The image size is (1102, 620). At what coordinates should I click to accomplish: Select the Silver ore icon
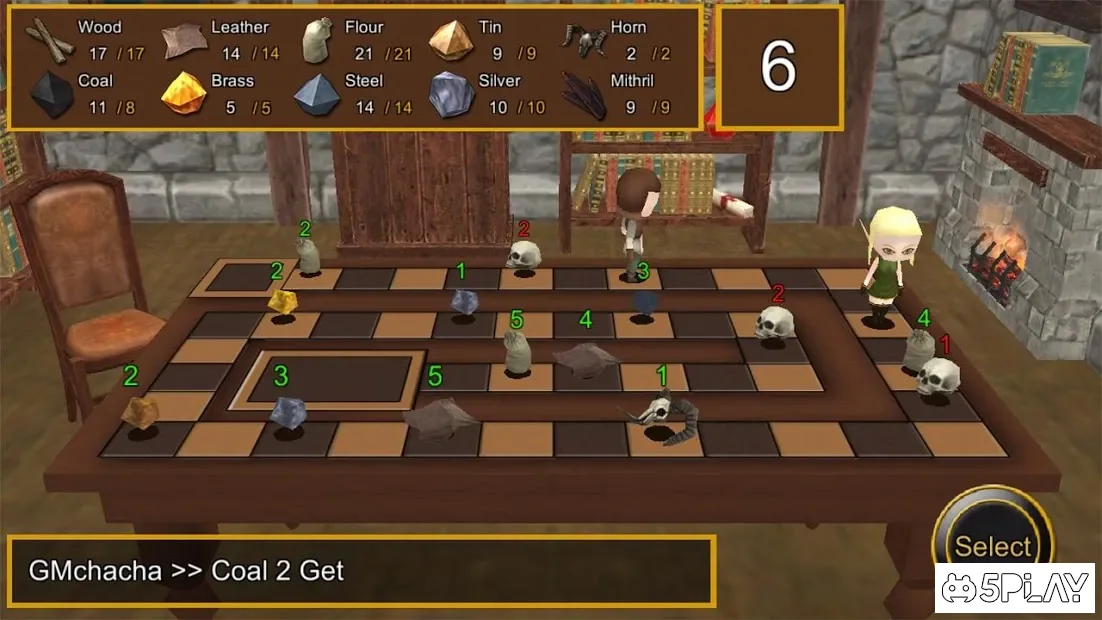(451, 94)
